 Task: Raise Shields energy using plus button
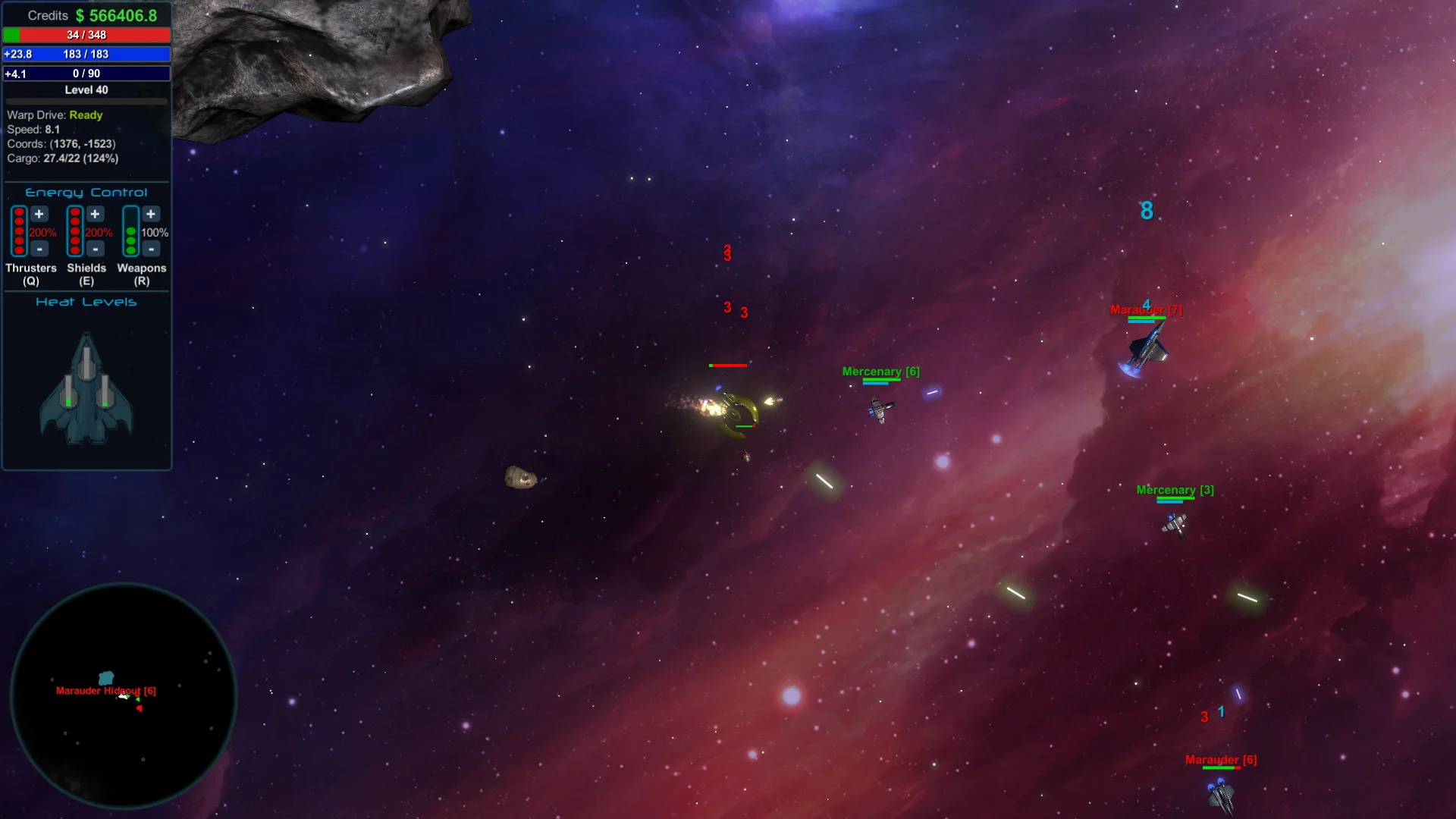pos(95,215)
